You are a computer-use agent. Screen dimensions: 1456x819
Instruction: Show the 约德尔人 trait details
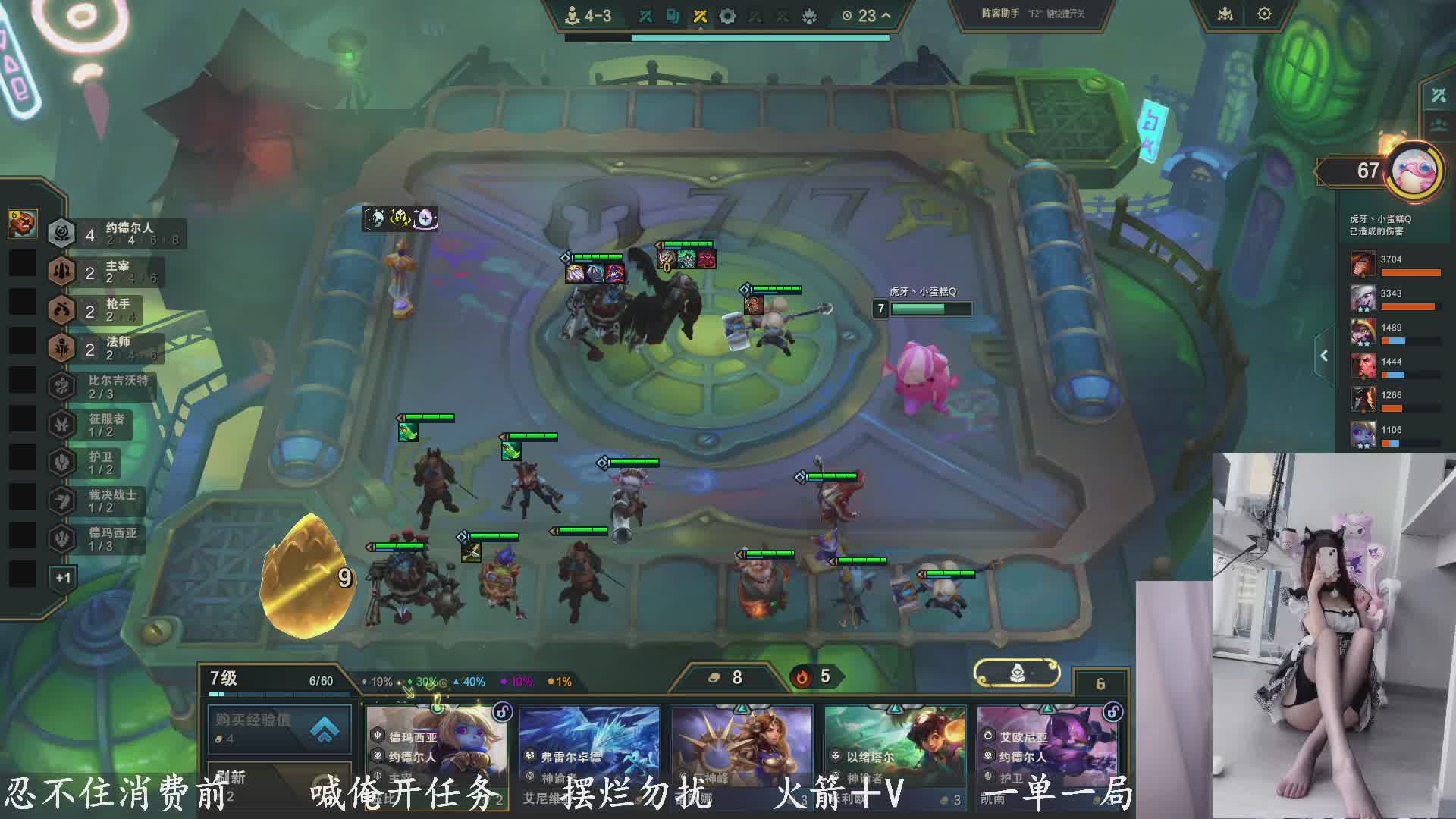114,234
